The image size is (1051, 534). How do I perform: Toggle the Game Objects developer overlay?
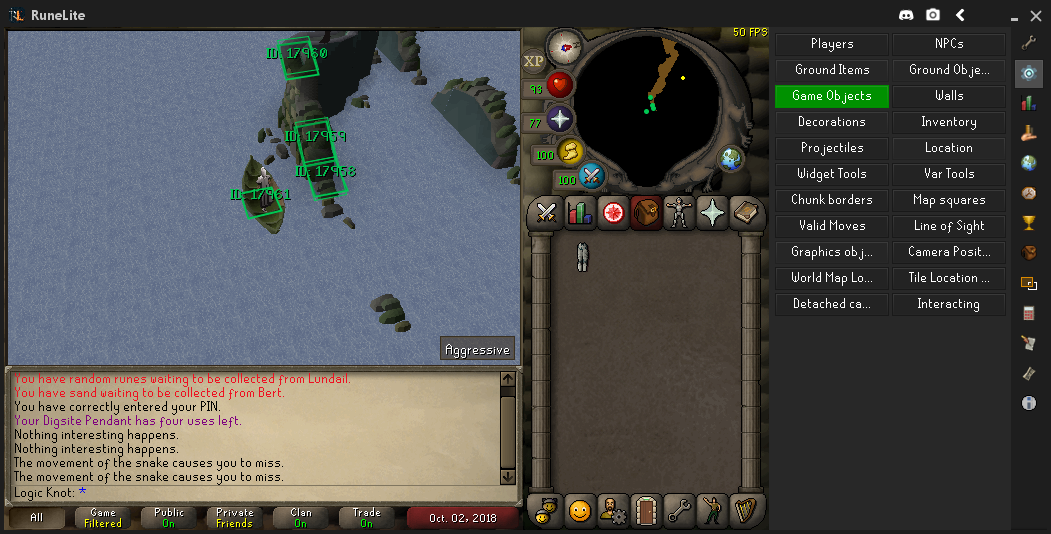point(831,96)
